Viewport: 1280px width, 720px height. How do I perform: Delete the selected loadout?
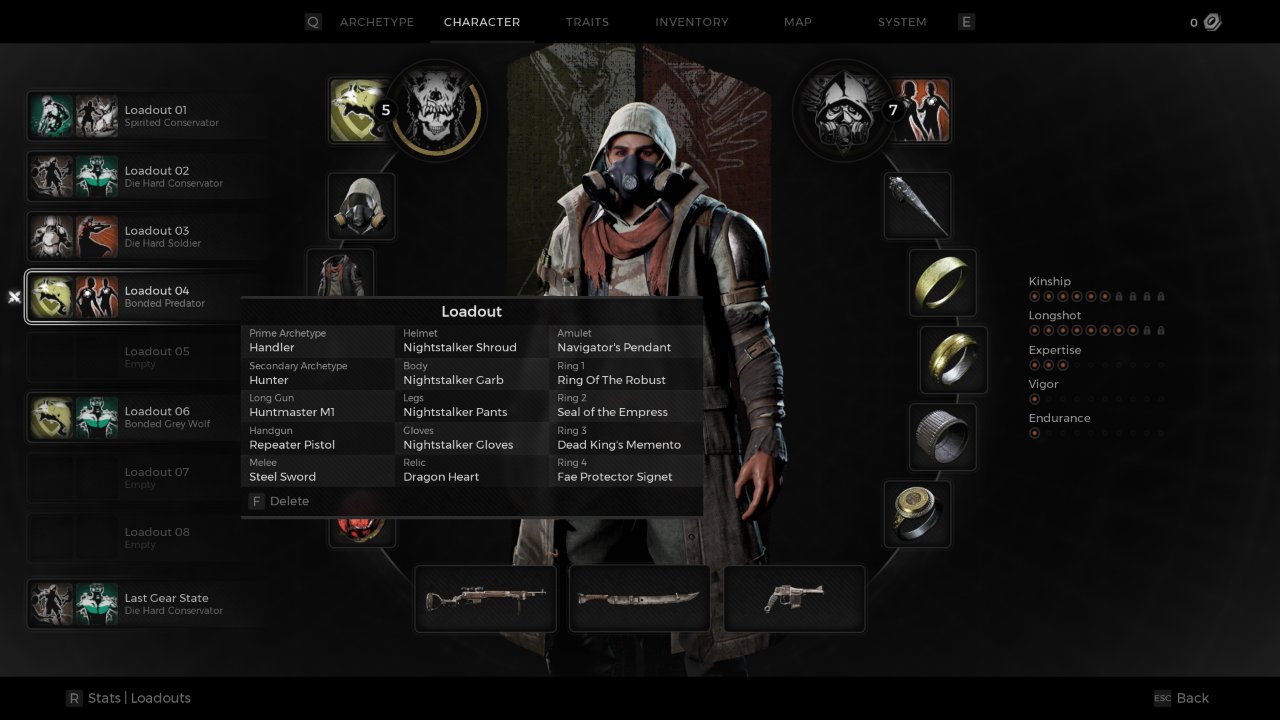click(x=279, y=500)
